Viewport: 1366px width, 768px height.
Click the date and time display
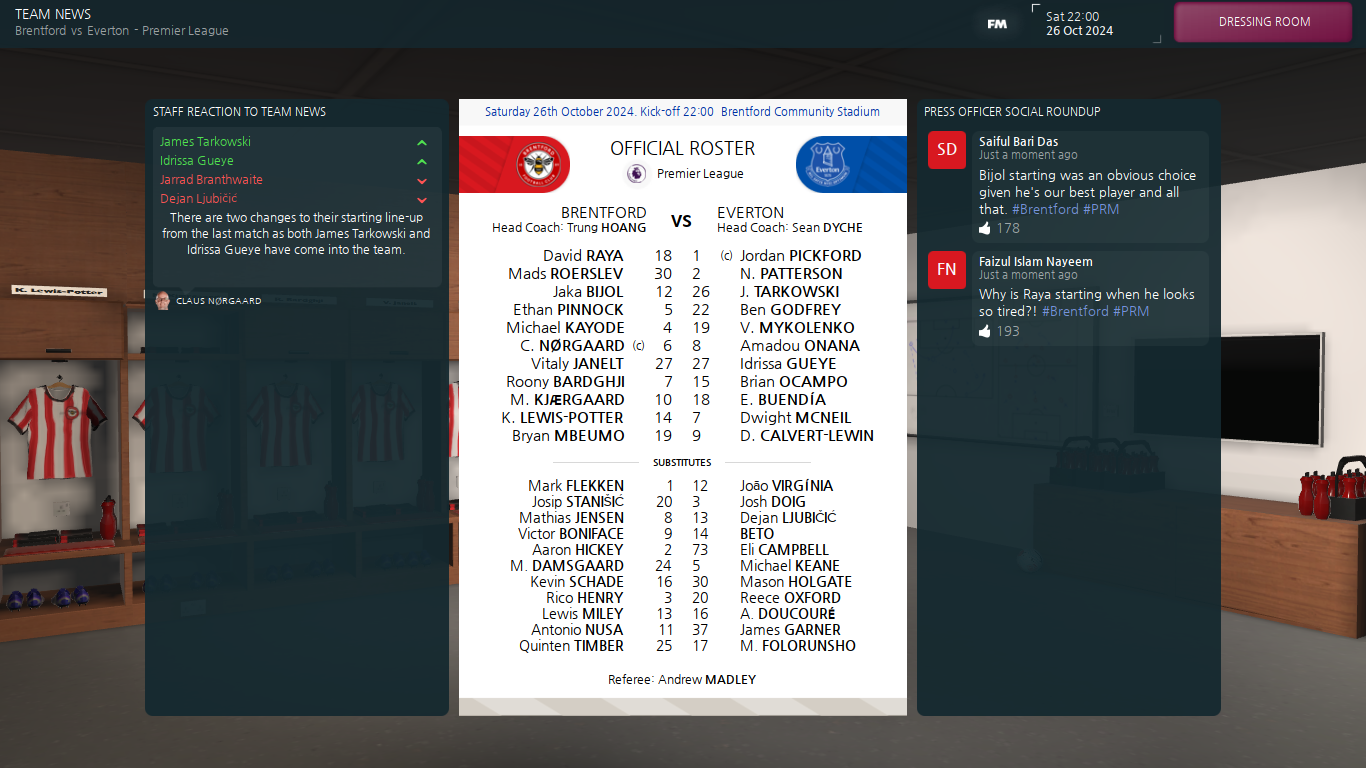[x=1079, y=24]
